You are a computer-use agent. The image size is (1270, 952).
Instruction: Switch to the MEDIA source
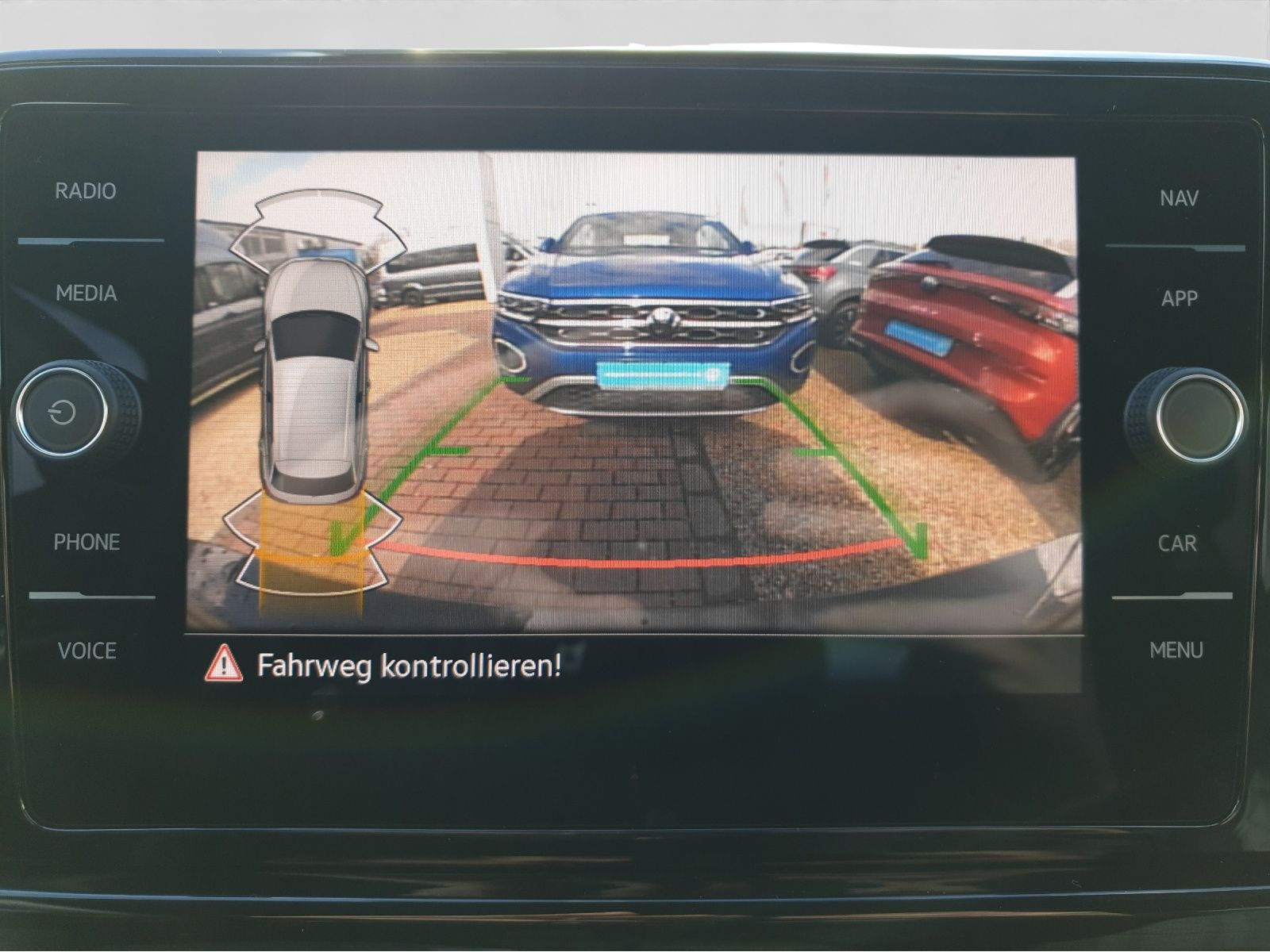pyautogui.click(x=86, y=294)
